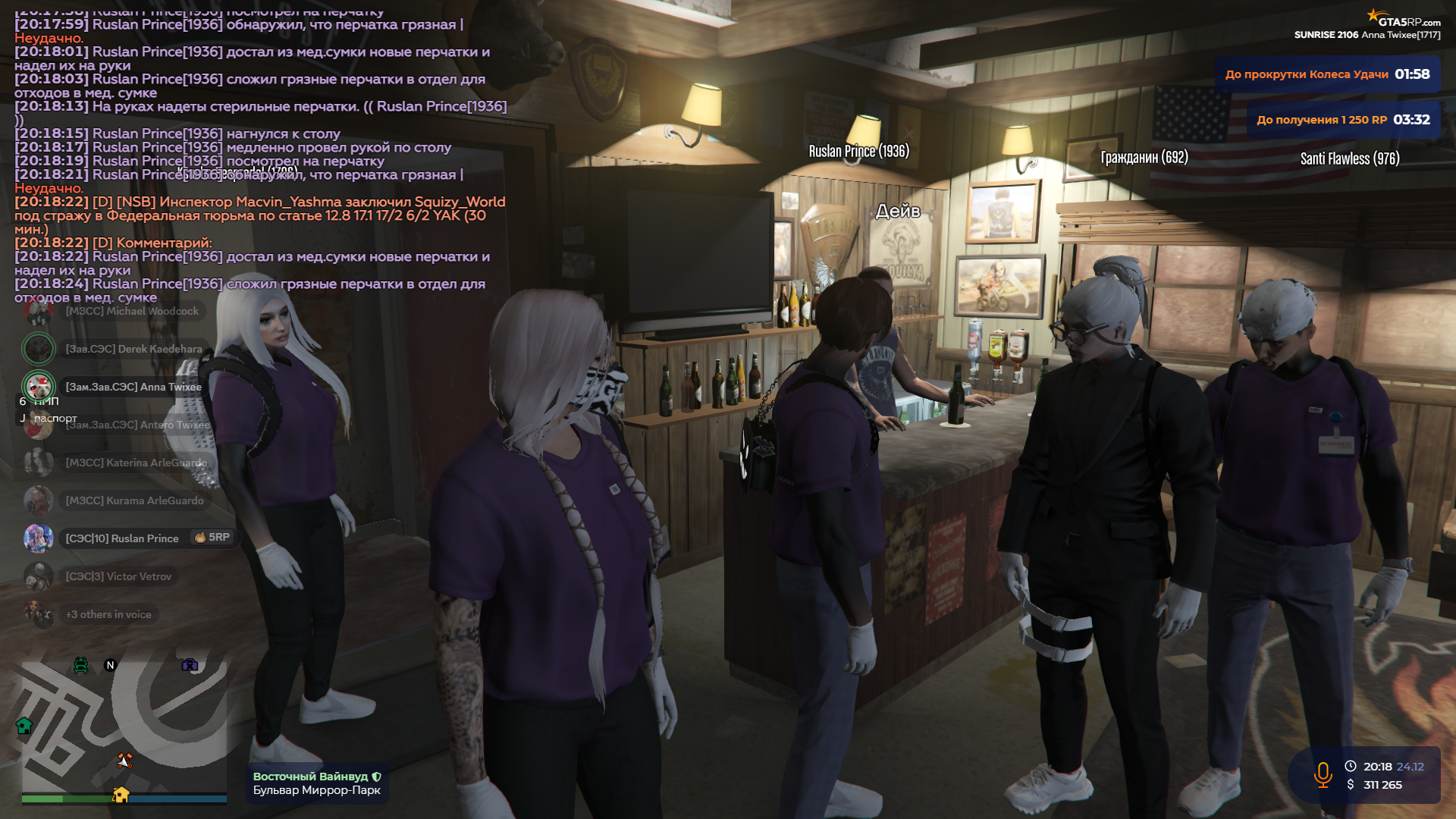The image size is (1456, 819).
Task: Toggle Derek Kaedehara's speaking indicator
Action: (39, 349)
